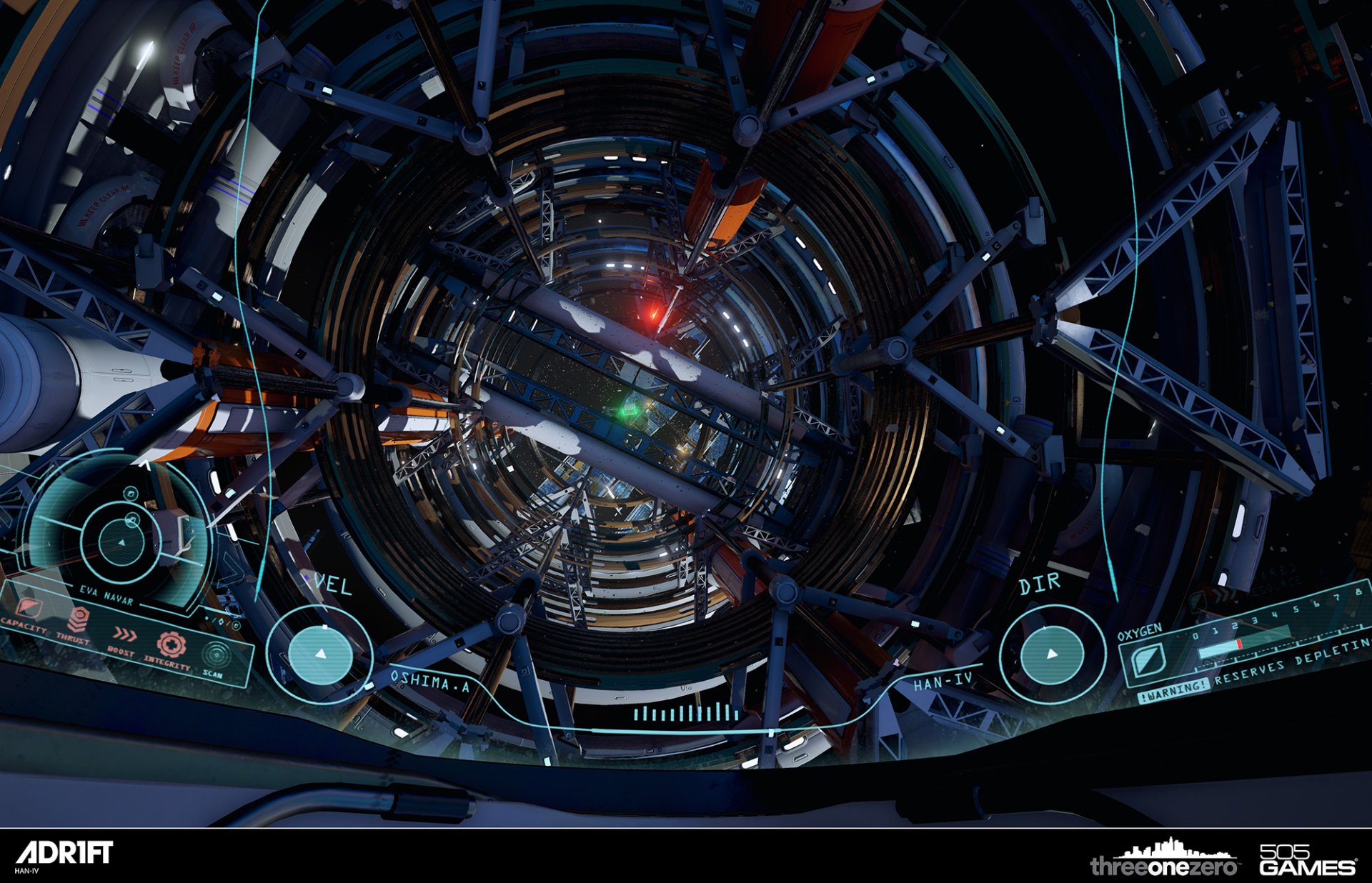Toggle the !WARNING! alert indicator
Viewport: 1372px width, 883px height.
[x=1175, y=690]
